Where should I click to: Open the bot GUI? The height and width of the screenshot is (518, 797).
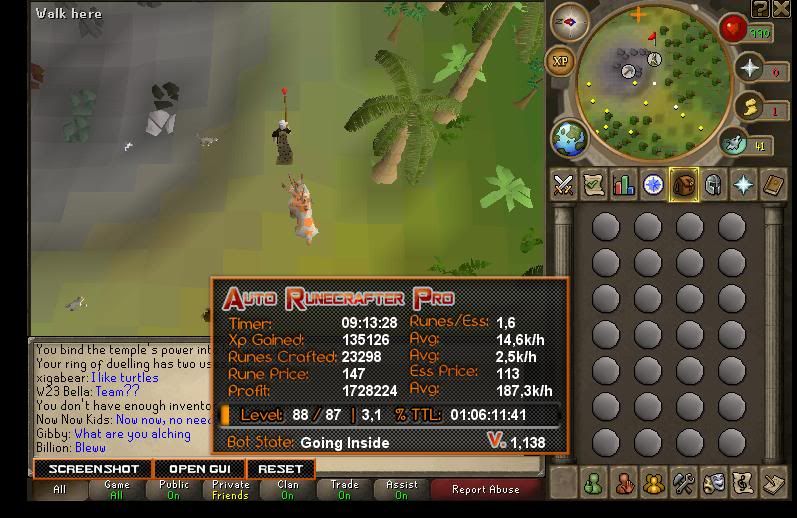point(200,468)
